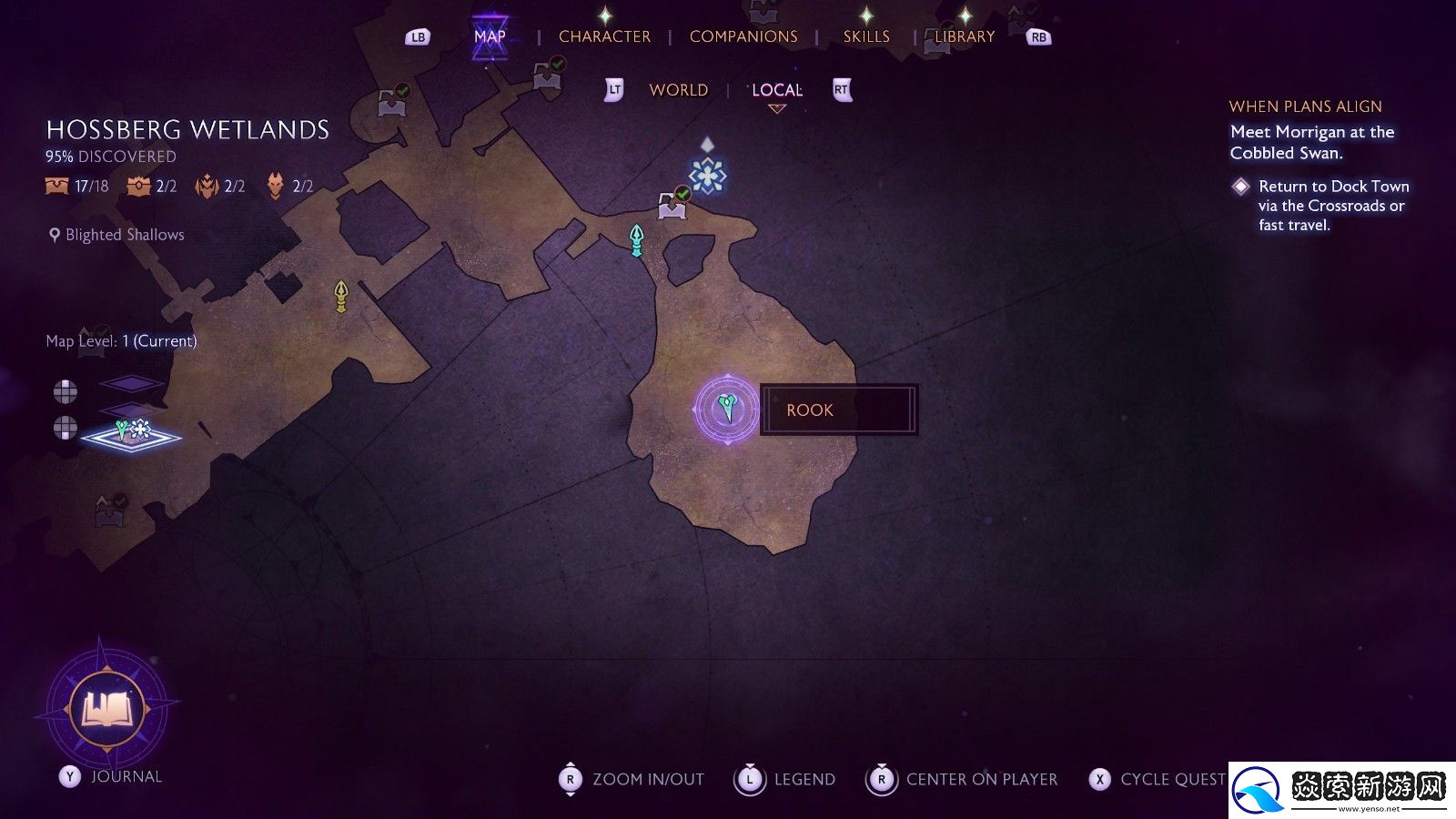
Task: Switch to the Character tab
Action: (604, 36)
